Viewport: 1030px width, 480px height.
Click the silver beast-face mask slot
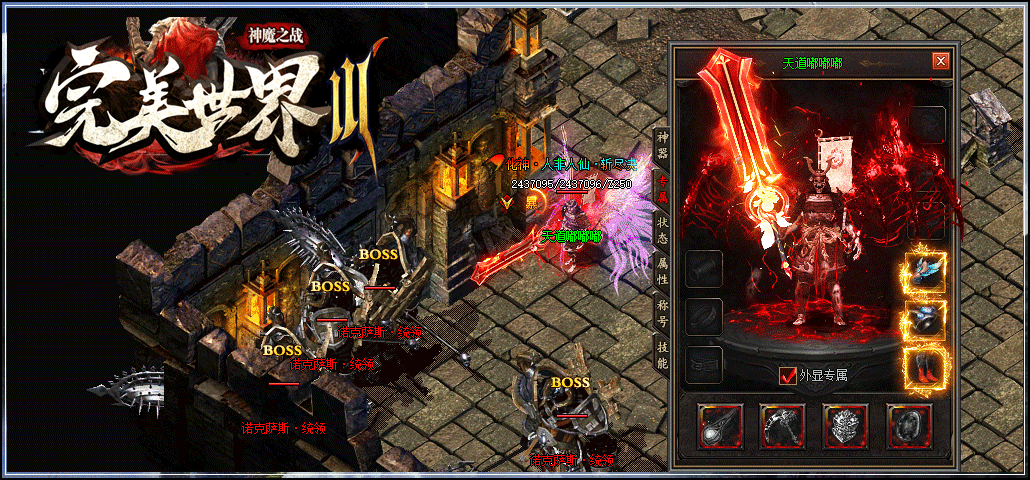click(x=845, y=425)
